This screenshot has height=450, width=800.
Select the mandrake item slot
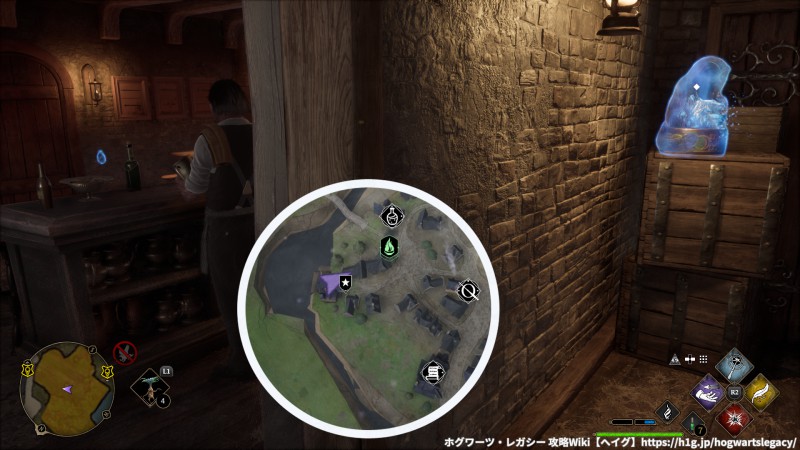point(150,388)
